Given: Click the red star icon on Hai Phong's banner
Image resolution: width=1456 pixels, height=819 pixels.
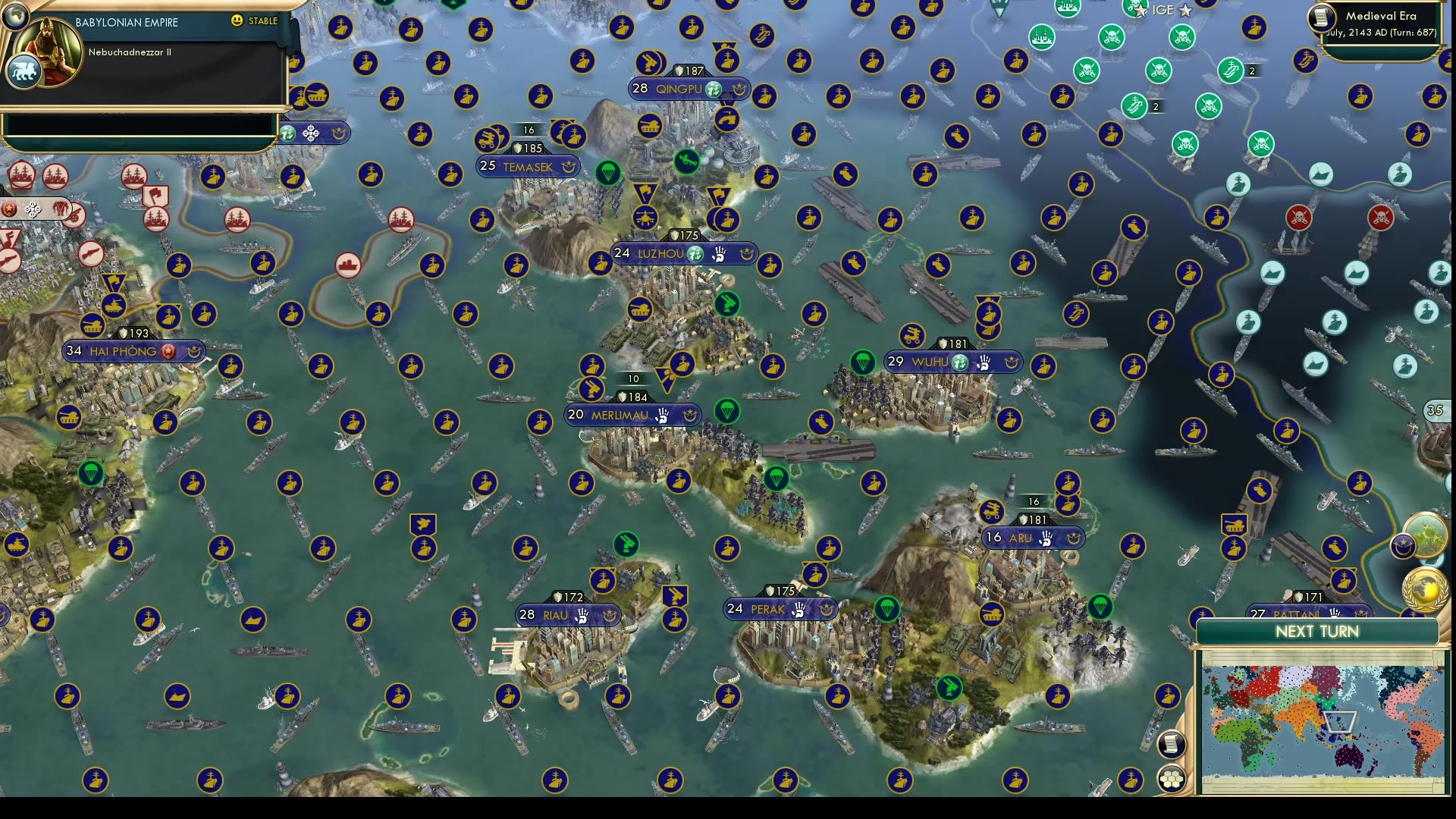Looking at the screenshot, I should [x=166, y=351].
